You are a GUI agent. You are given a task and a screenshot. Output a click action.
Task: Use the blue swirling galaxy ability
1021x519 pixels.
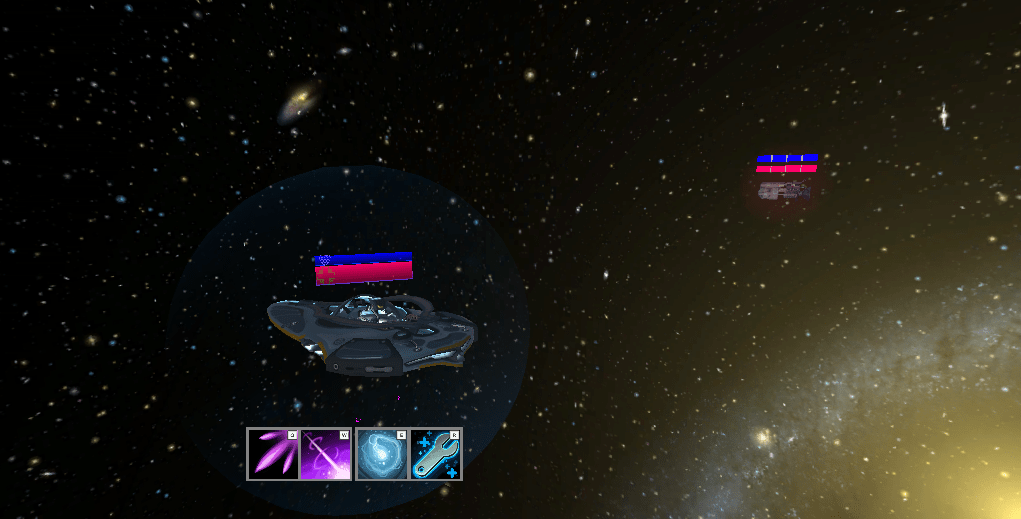[382, 454]
